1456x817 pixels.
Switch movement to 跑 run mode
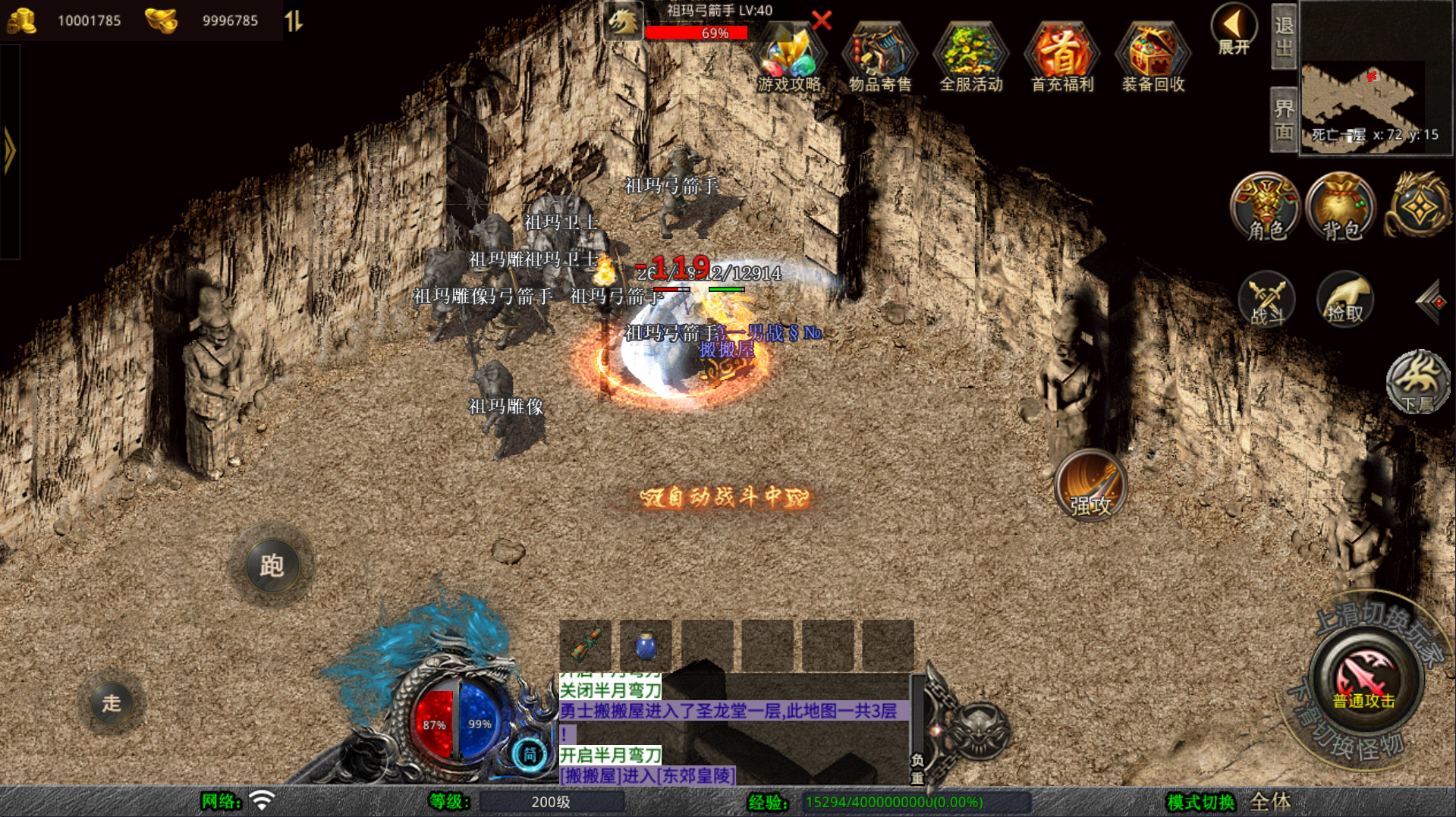pyautogui.click(x=272, y=565)
